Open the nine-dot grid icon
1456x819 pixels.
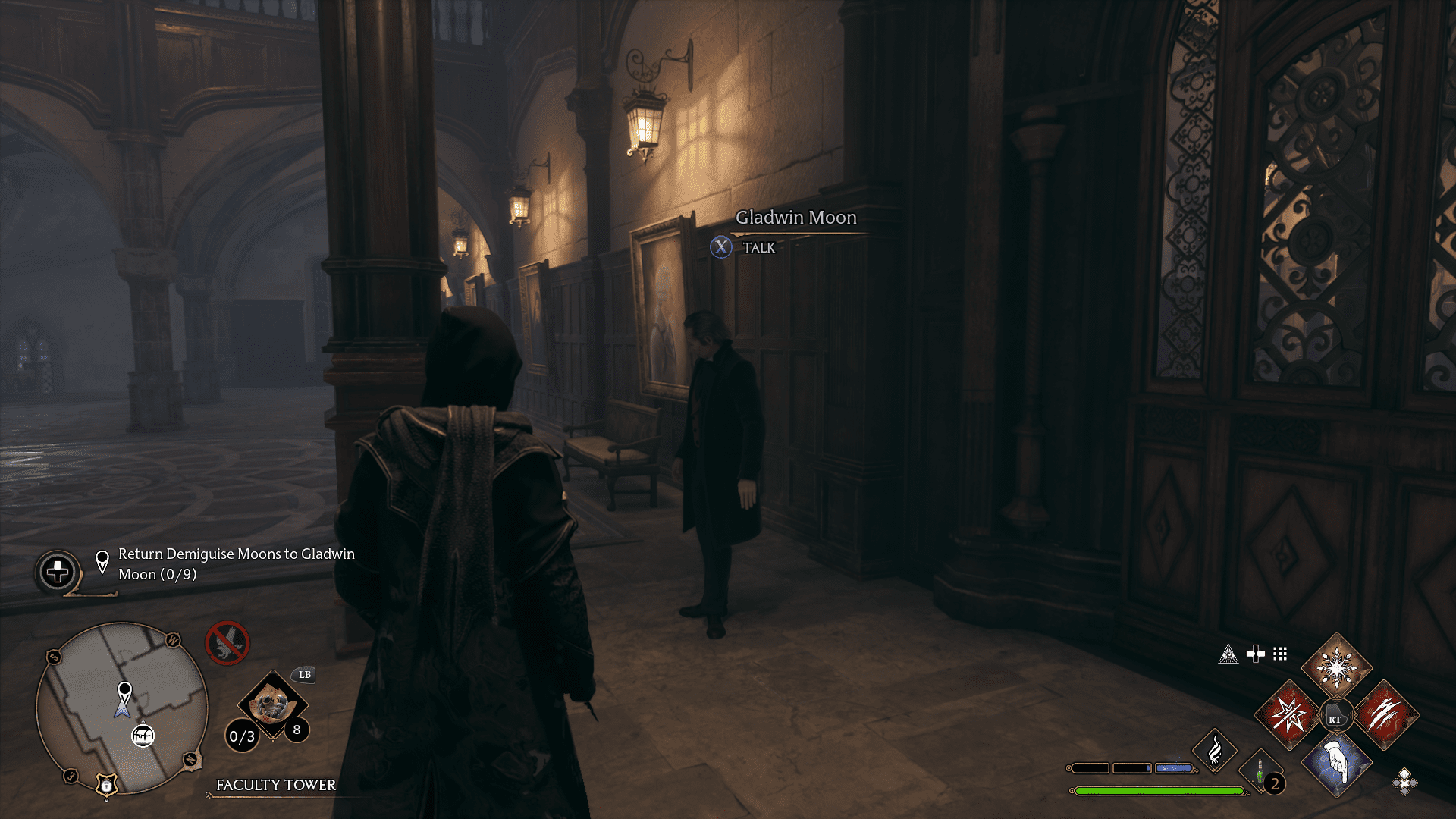pos(1280,654)
